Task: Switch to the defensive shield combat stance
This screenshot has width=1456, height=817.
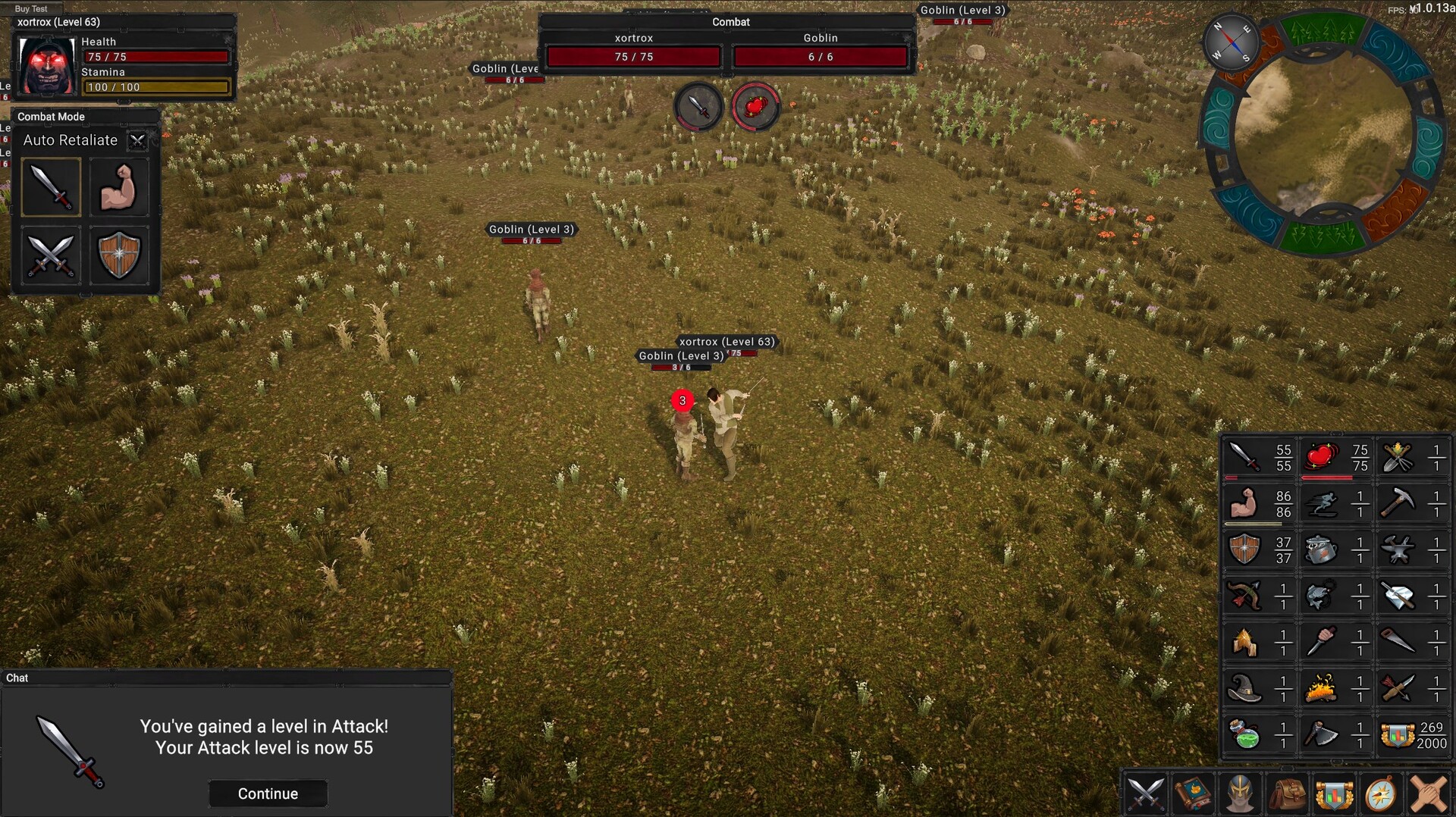Action: [x=119, y=255]
